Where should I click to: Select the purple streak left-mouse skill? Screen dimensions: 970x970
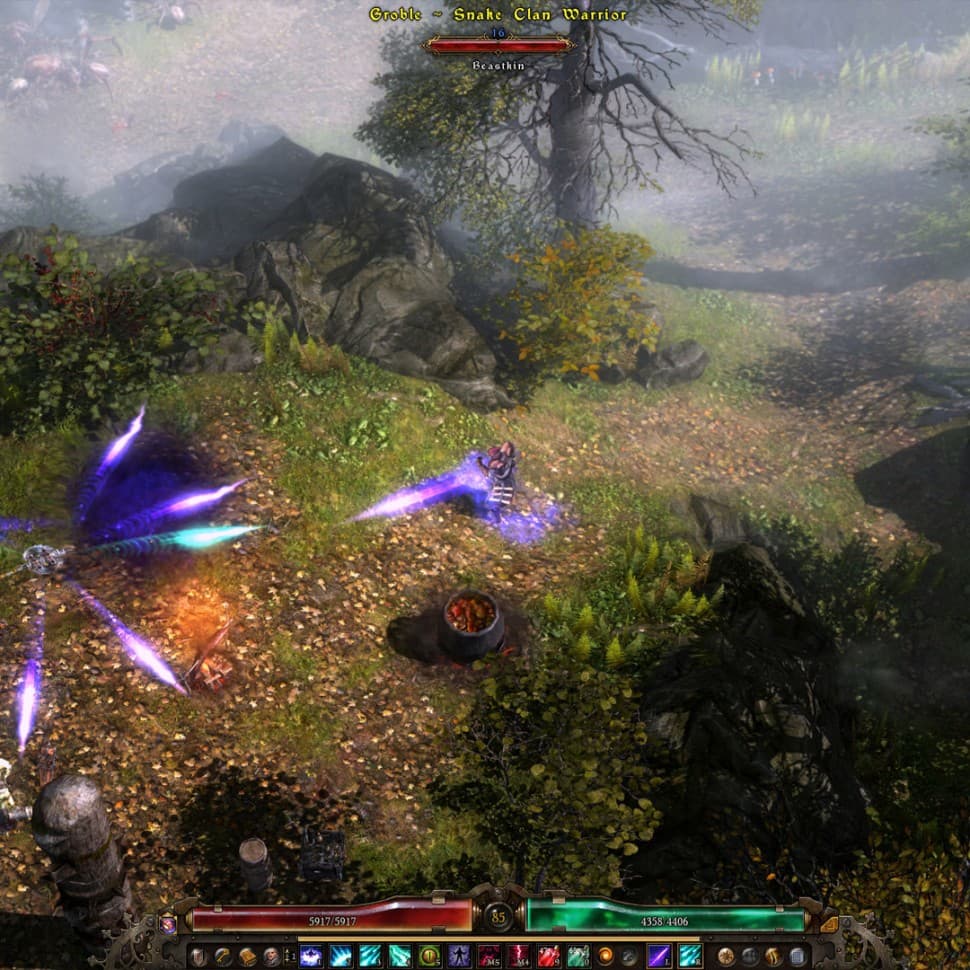coord(659,957)
